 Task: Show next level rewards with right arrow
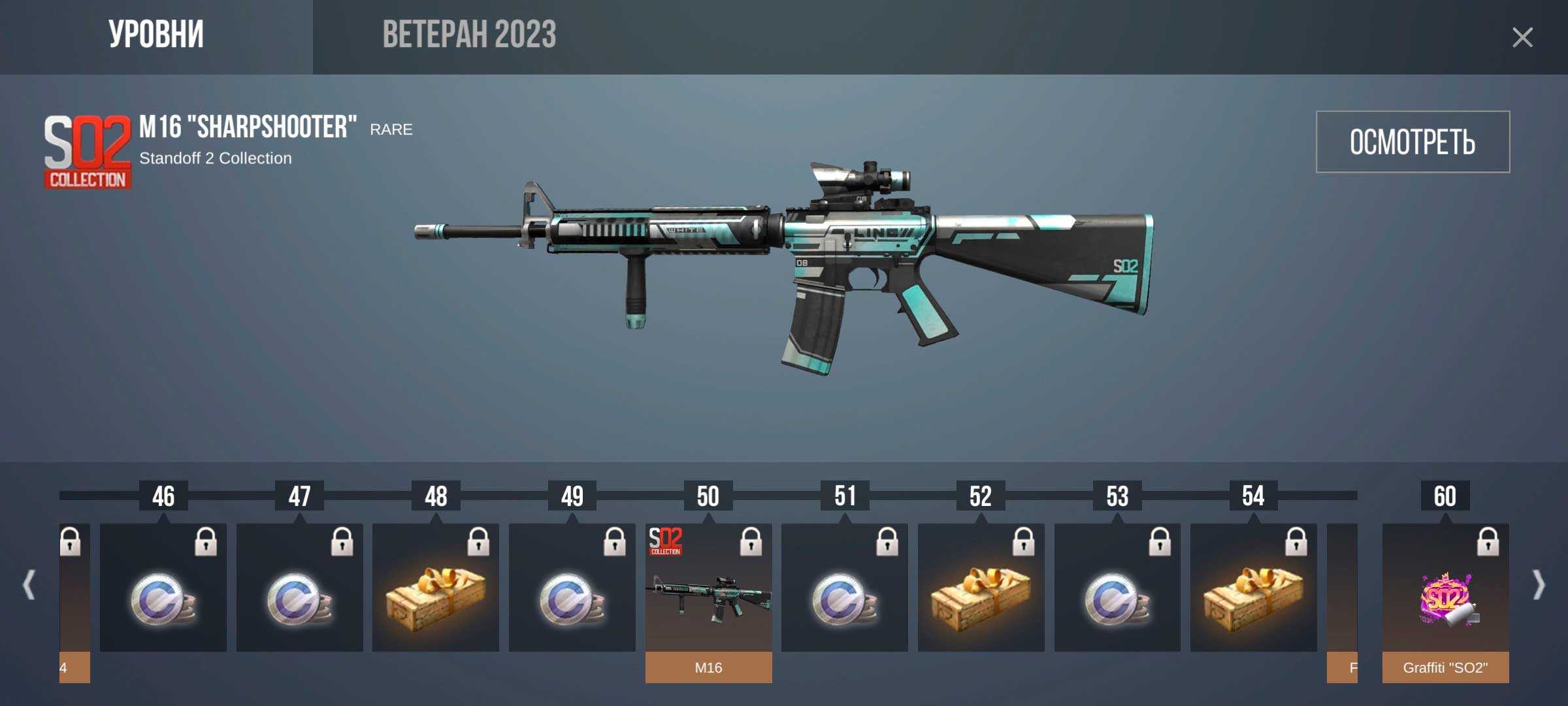coord(1539,584)
